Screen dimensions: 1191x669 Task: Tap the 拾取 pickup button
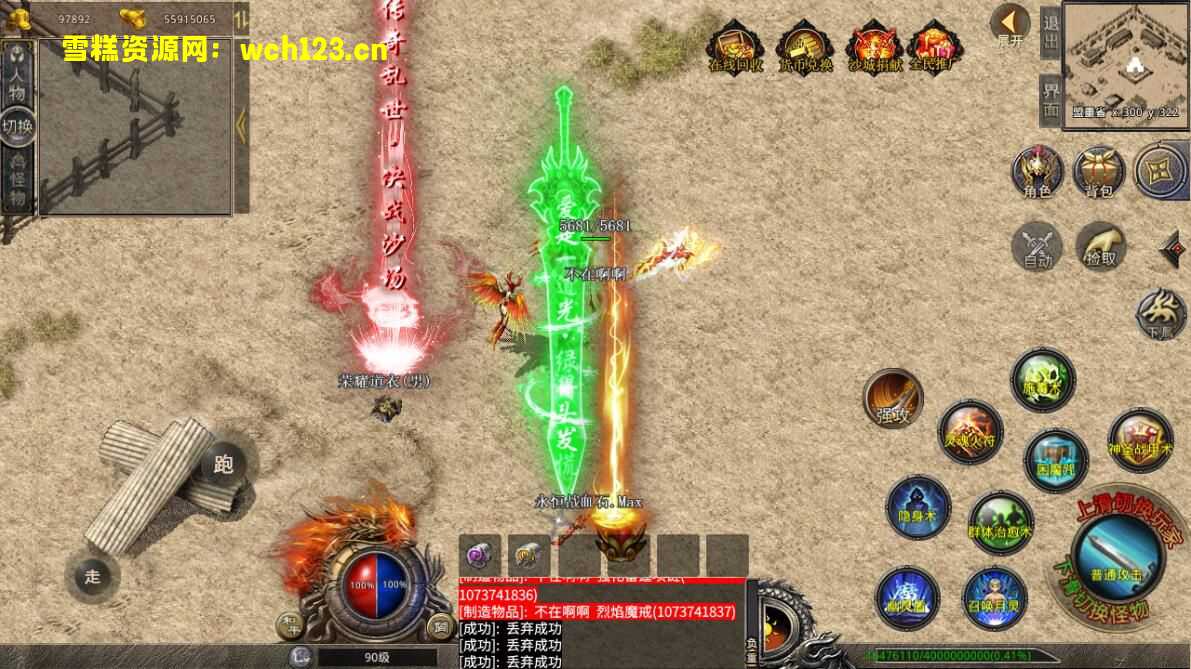(1101, 246)
